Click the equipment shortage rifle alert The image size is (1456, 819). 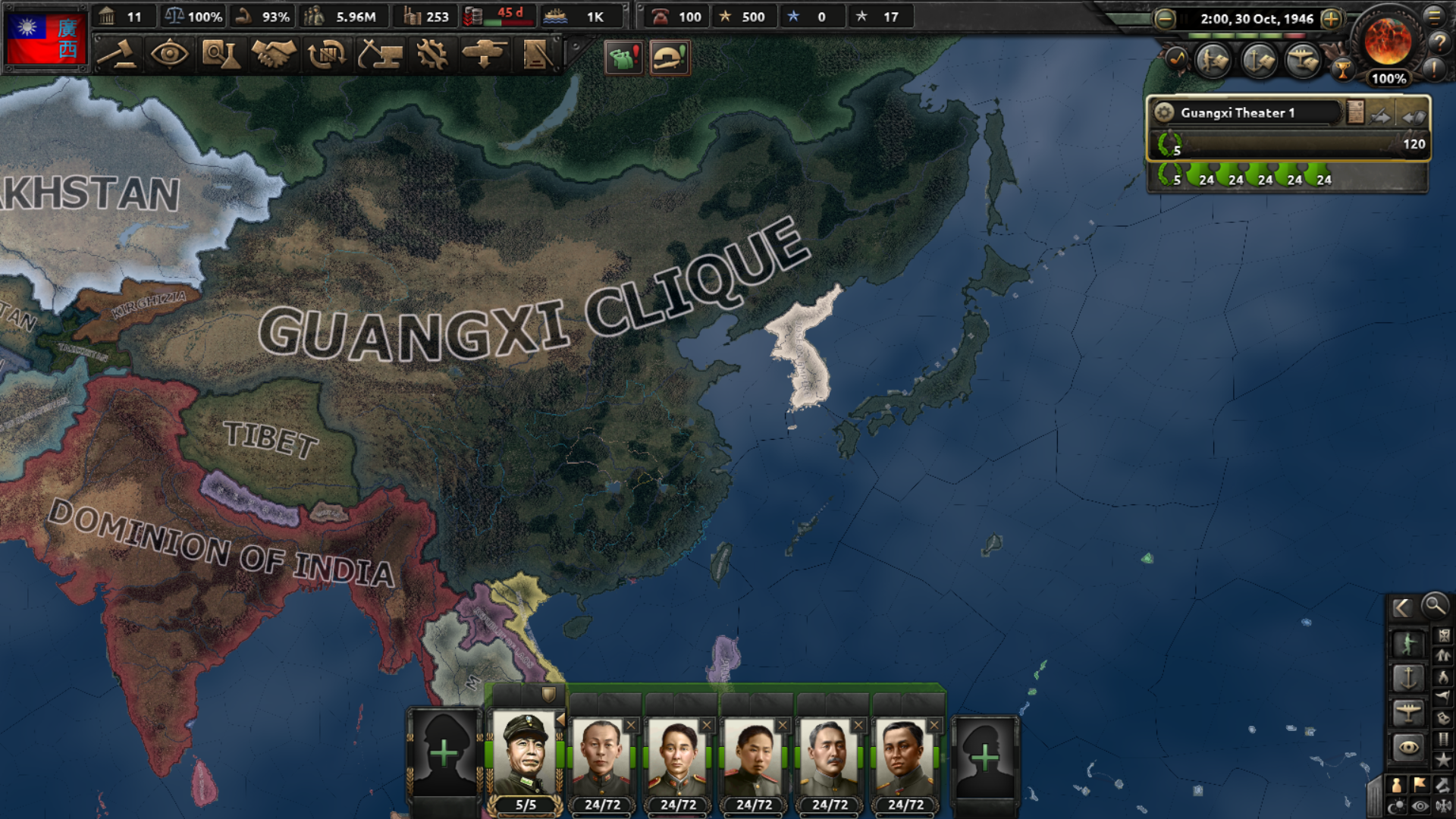click(669, 58)
